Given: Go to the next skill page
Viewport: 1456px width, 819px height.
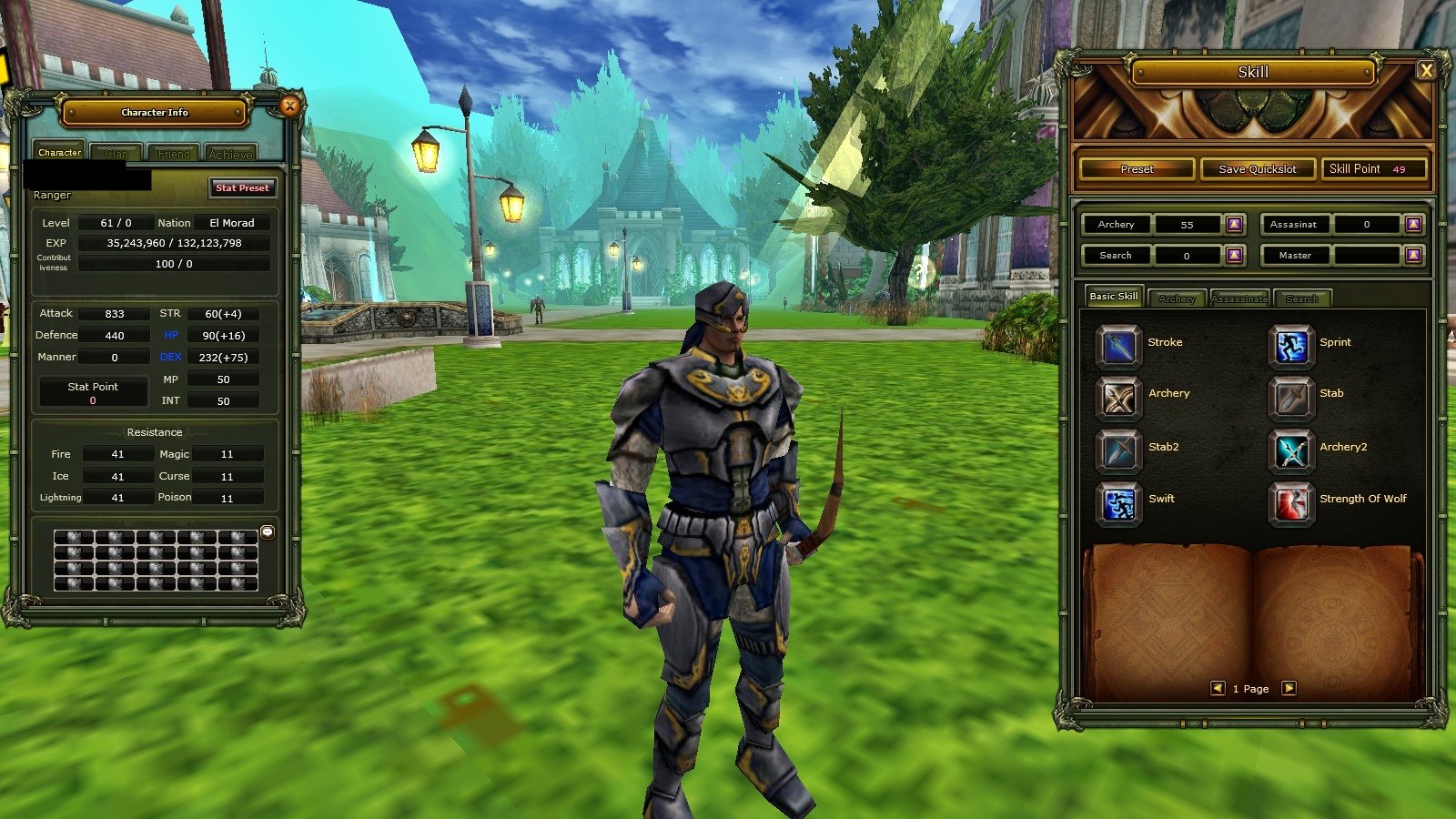Looking at the screenshot, I should coord(1289,689).
